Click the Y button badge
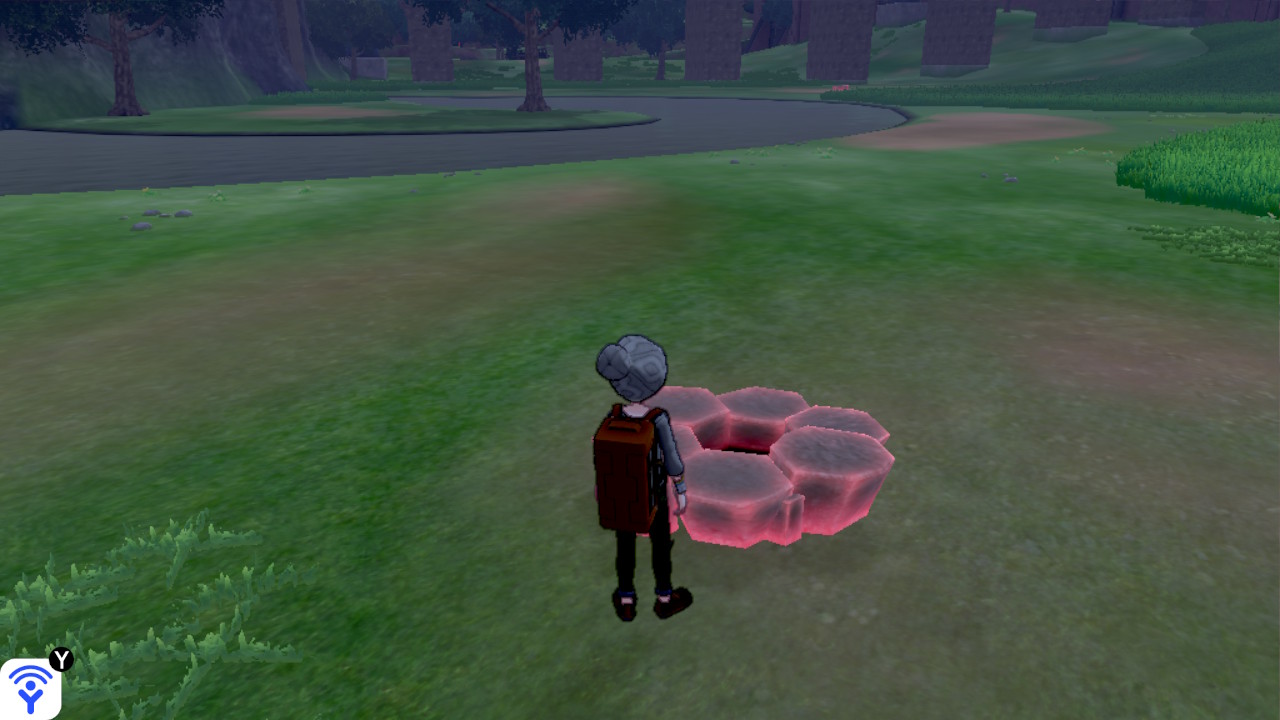1280x720 pixels. coord(63,658)
